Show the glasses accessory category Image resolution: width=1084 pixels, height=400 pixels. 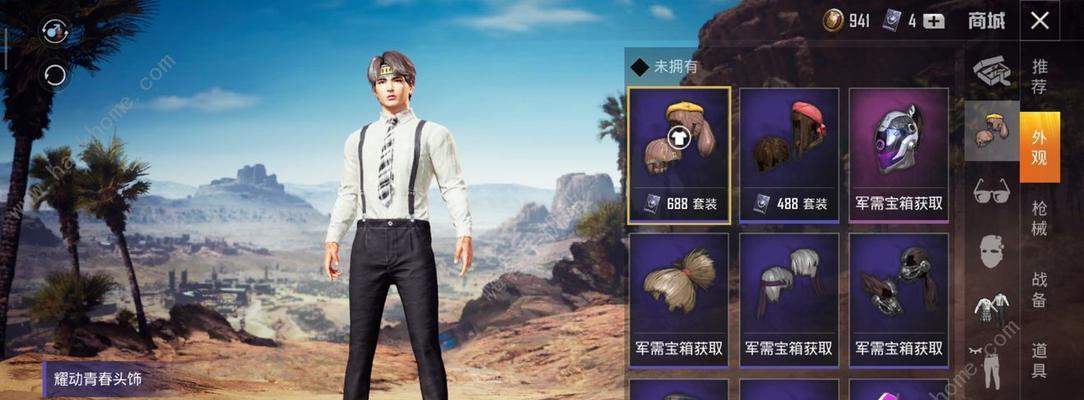tap(991, 190)
